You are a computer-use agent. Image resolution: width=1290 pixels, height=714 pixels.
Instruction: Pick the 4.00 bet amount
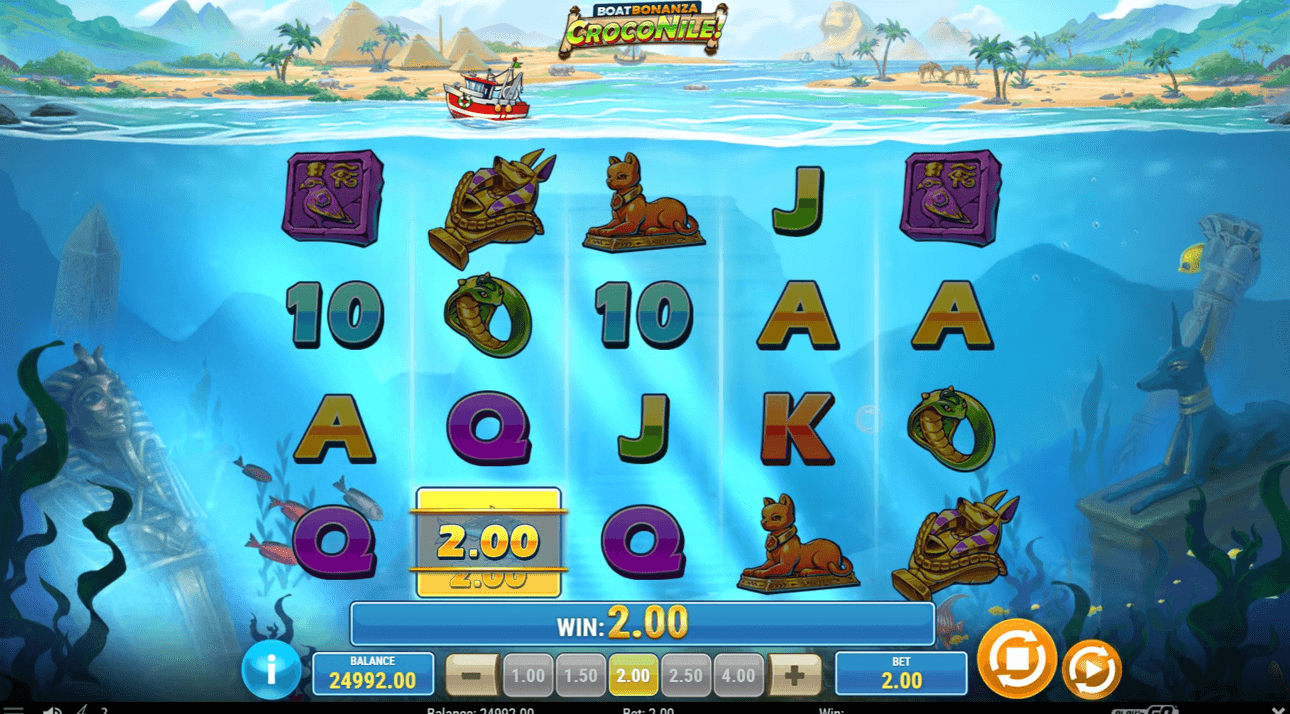click(738, 675)
